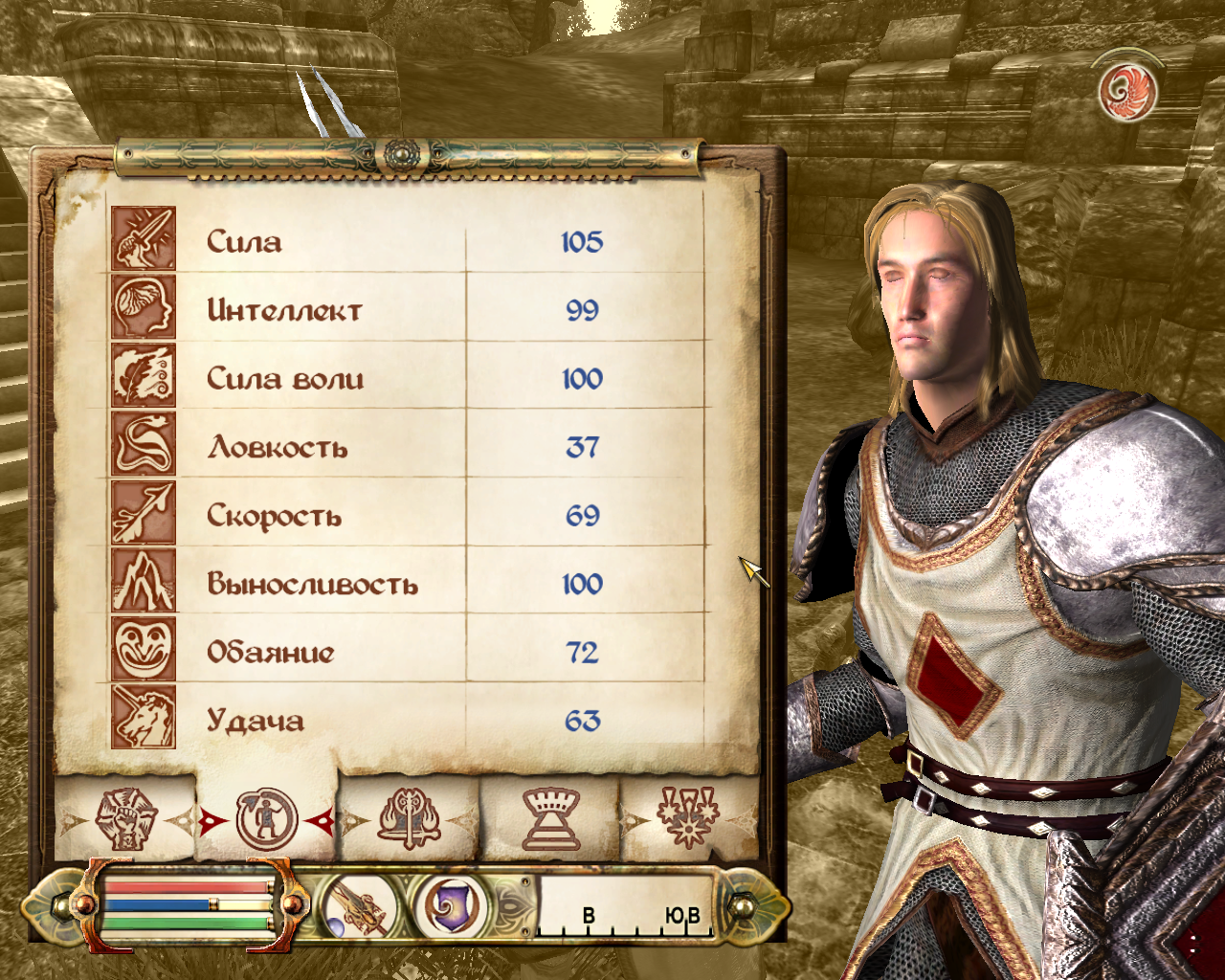The height and width of the screenshot is (980, 1225).
Task: Switch to the factions tab with rook icon
Action: click(550, 819)
